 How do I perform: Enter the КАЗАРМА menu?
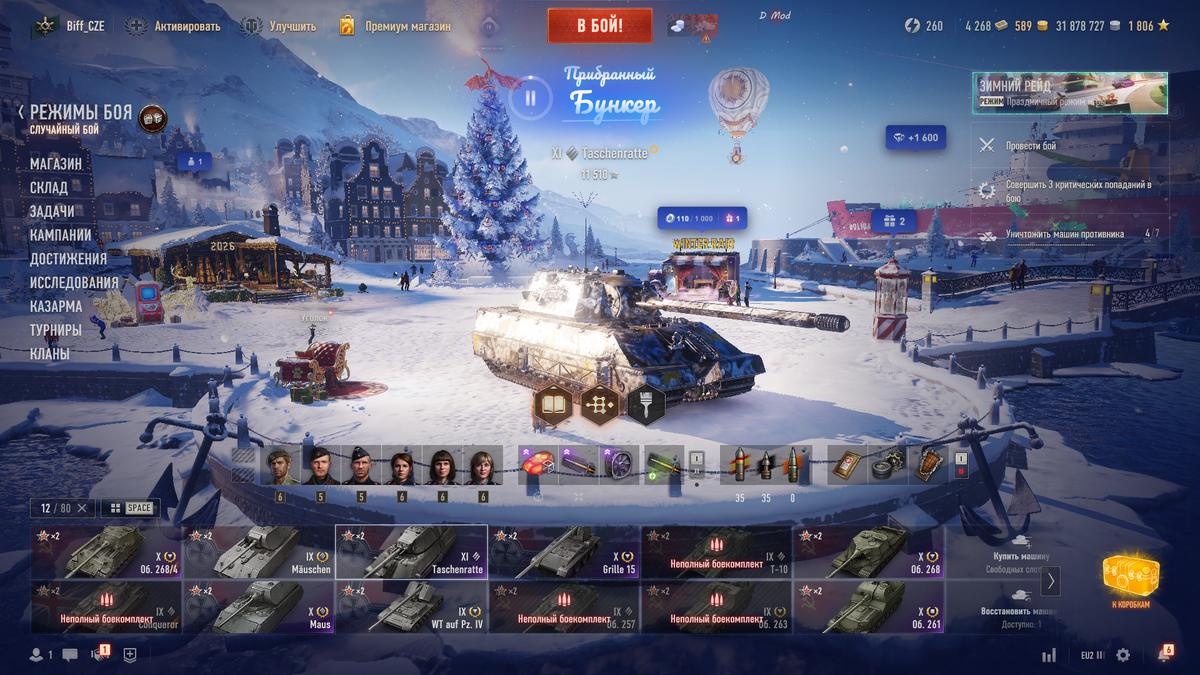(56, 307)
